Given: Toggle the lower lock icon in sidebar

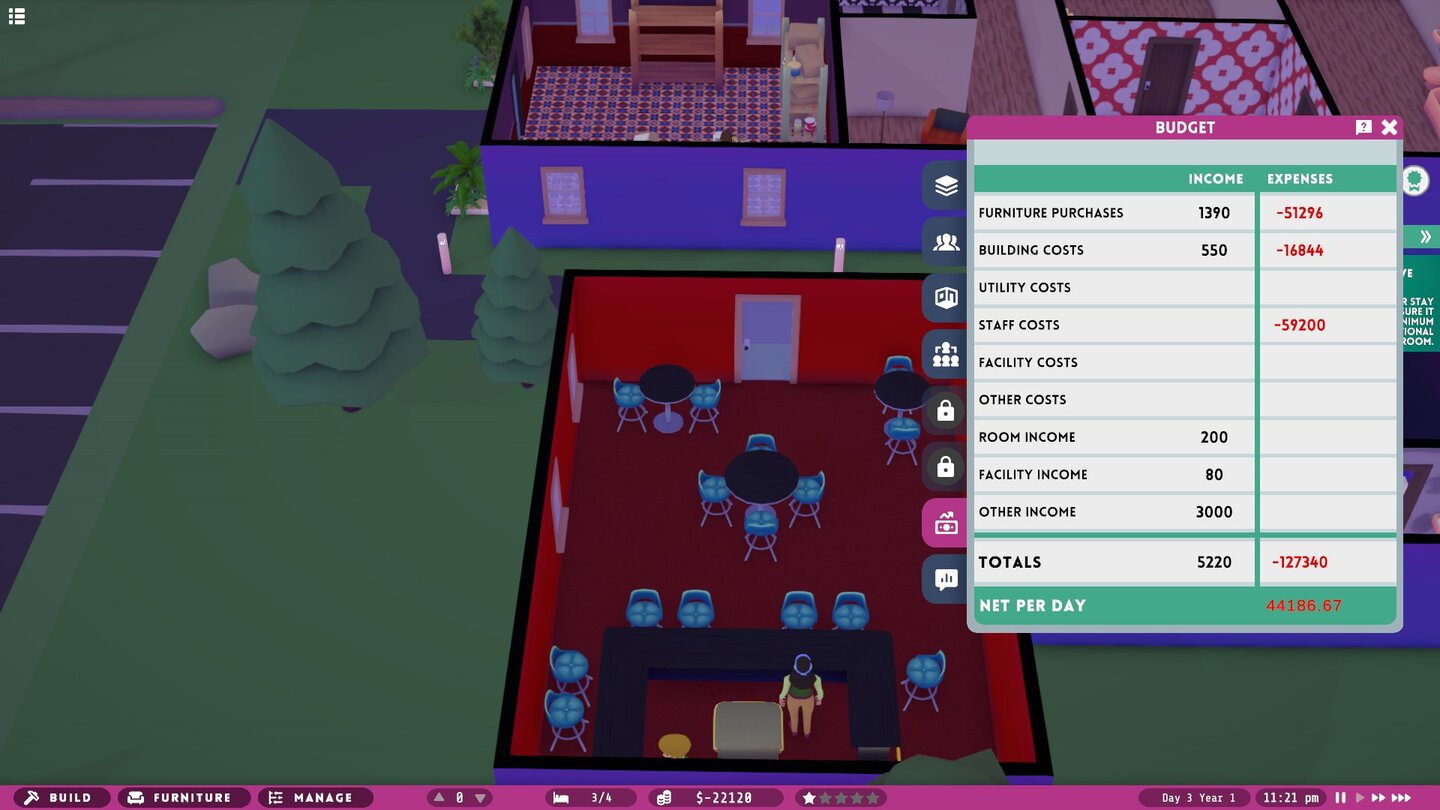Looking at the screenshot, I should click(944, 466).
